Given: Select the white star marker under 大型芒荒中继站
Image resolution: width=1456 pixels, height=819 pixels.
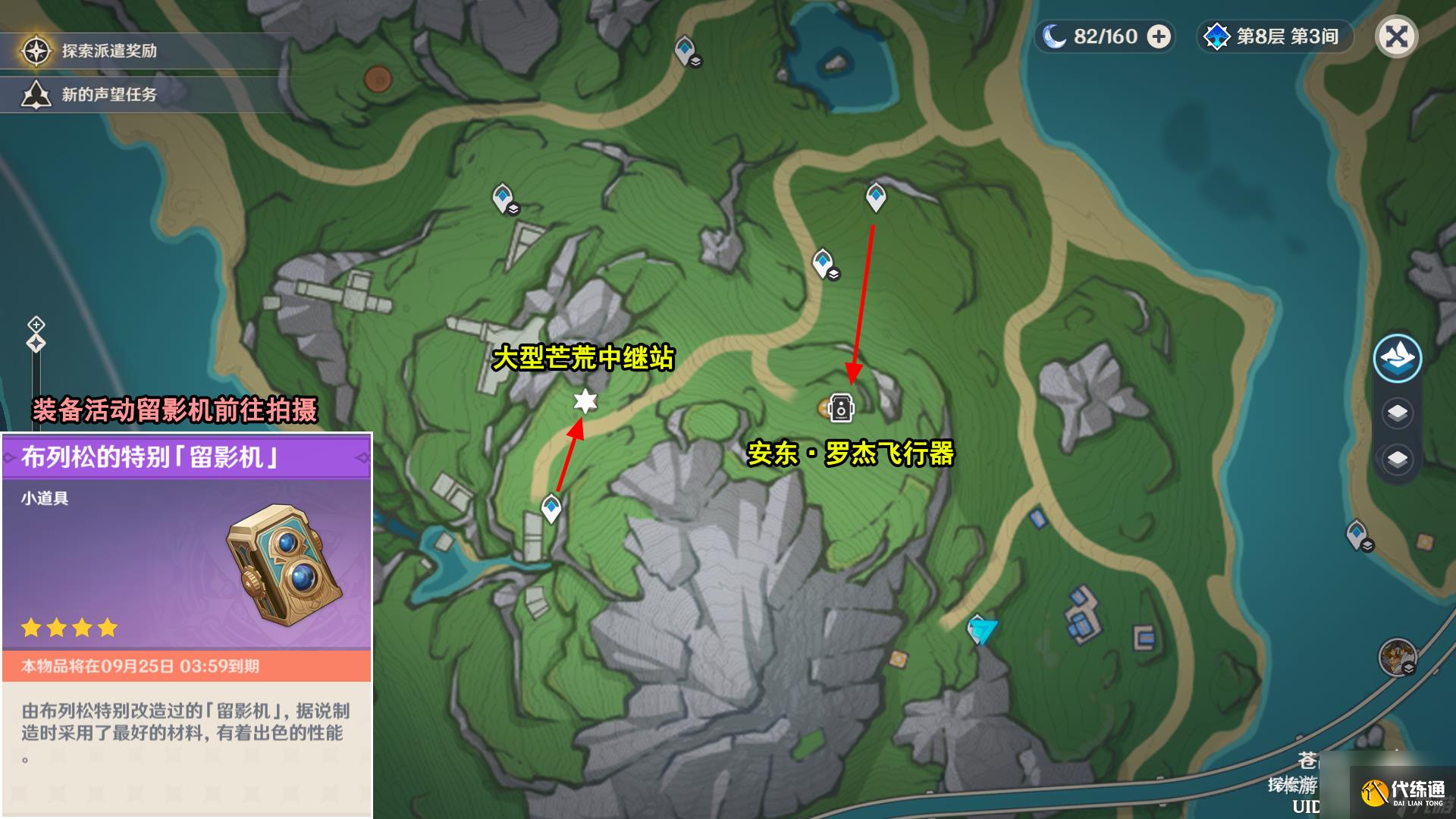Looking at the screenshot, I should tap(585, 400).
